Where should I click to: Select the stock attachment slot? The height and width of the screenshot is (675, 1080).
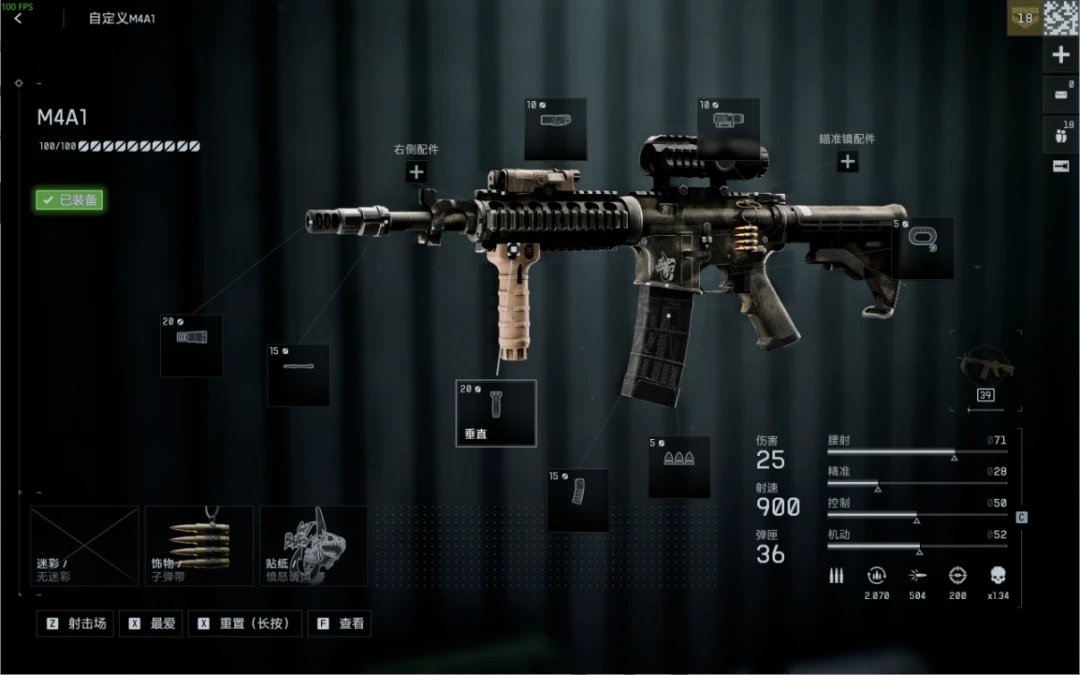tap(922, 248)
